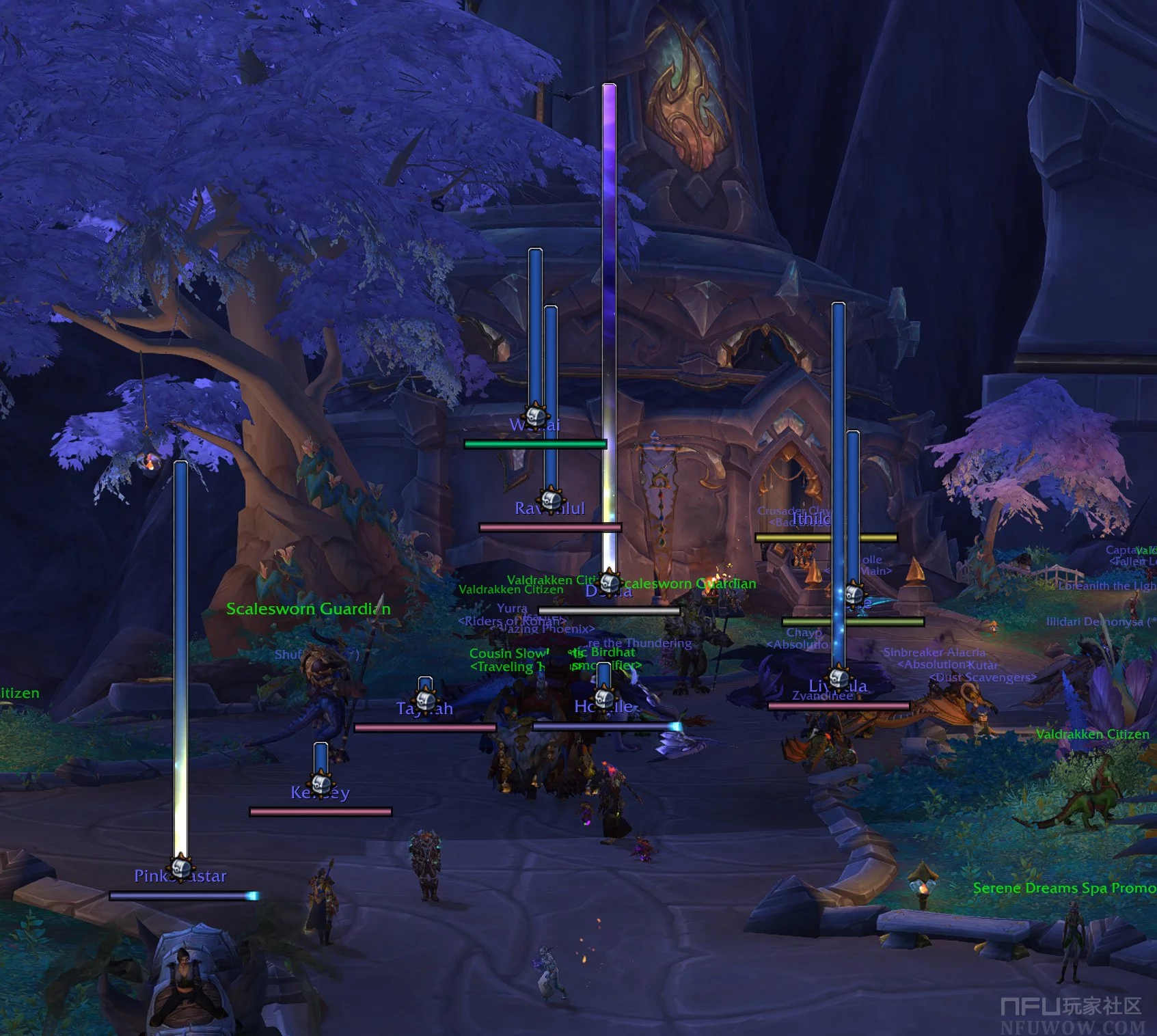Screen dimensions: 1157x1036
Task: Target the Tay…ah player nameplate
Action: click(425, 728)
